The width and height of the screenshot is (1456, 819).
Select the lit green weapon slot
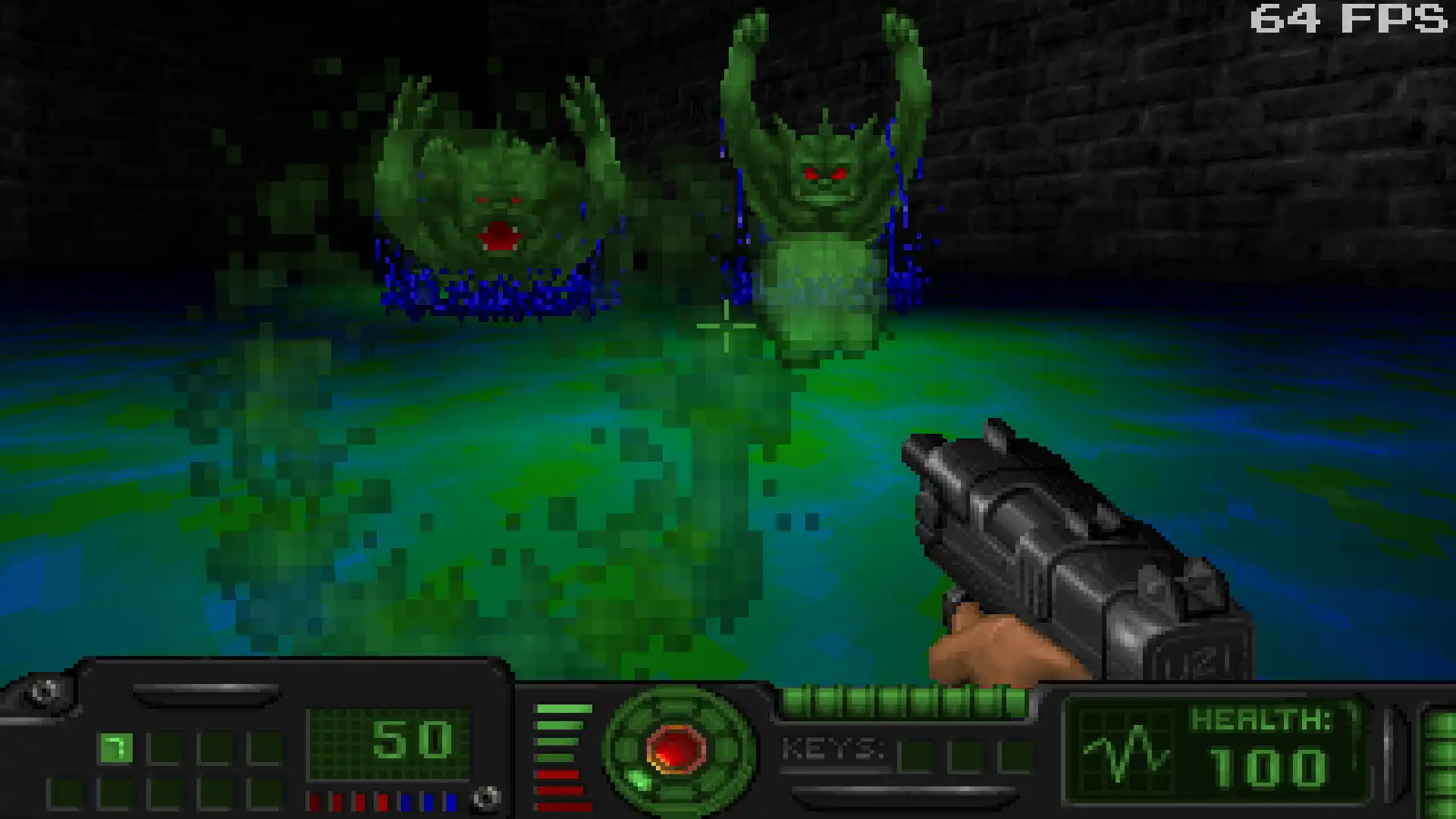coord(115,748)
